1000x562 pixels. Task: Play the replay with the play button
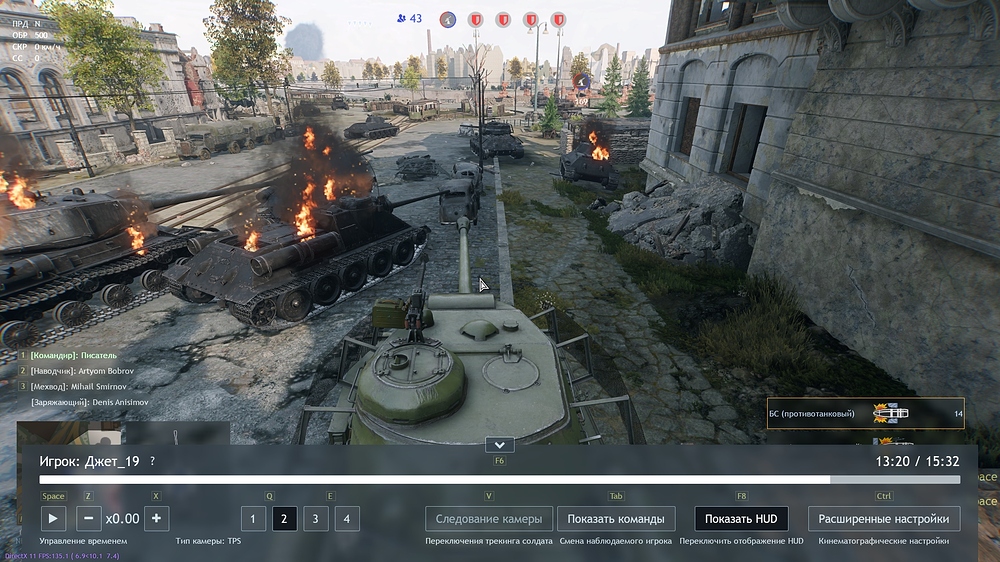coord(53,518)
